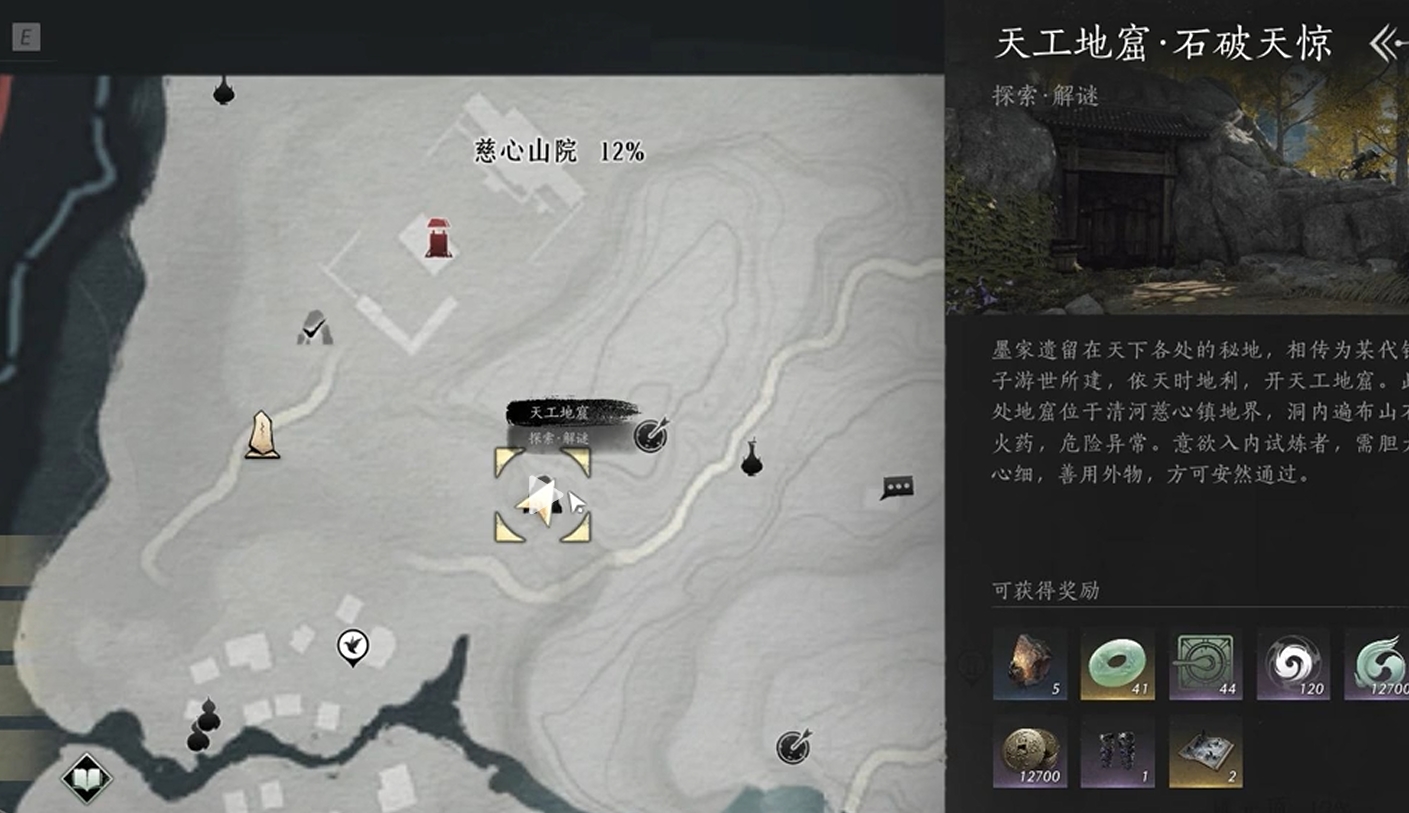Select the copper coins reward showing 12700
This screenshot has height=813, width=1409.
click(1029, 753)
